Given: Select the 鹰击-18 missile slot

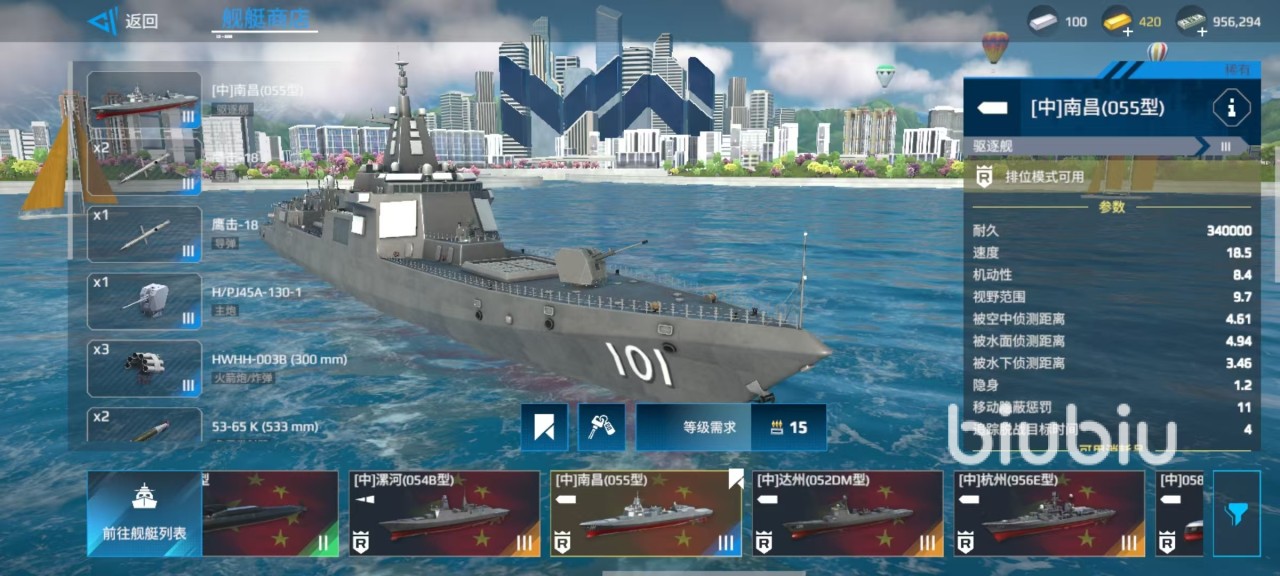Looking at the screenshot, I should pyautogui.click(x=144, y=234).
